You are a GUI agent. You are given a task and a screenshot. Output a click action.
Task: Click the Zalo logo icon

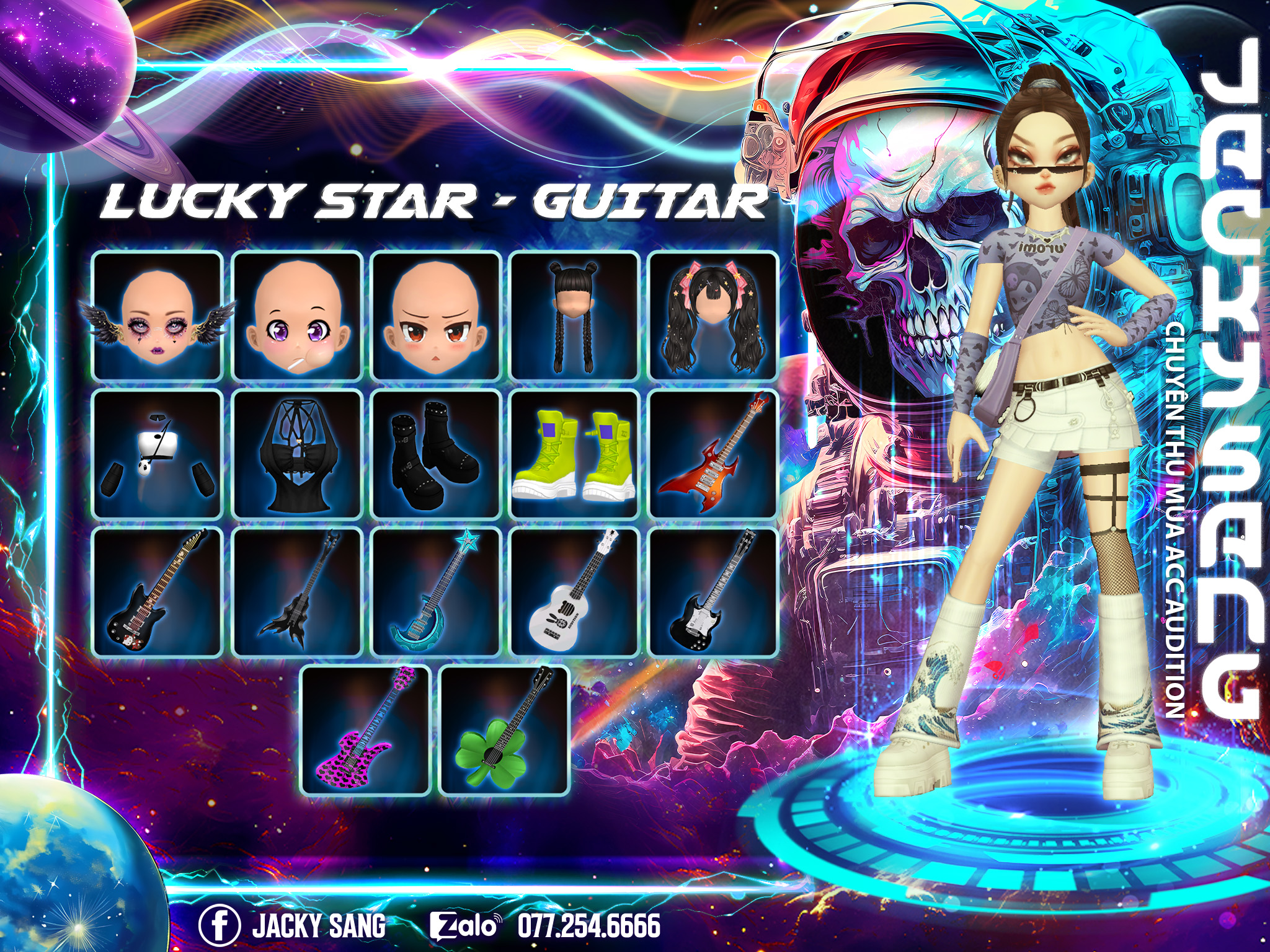point(464,925)
